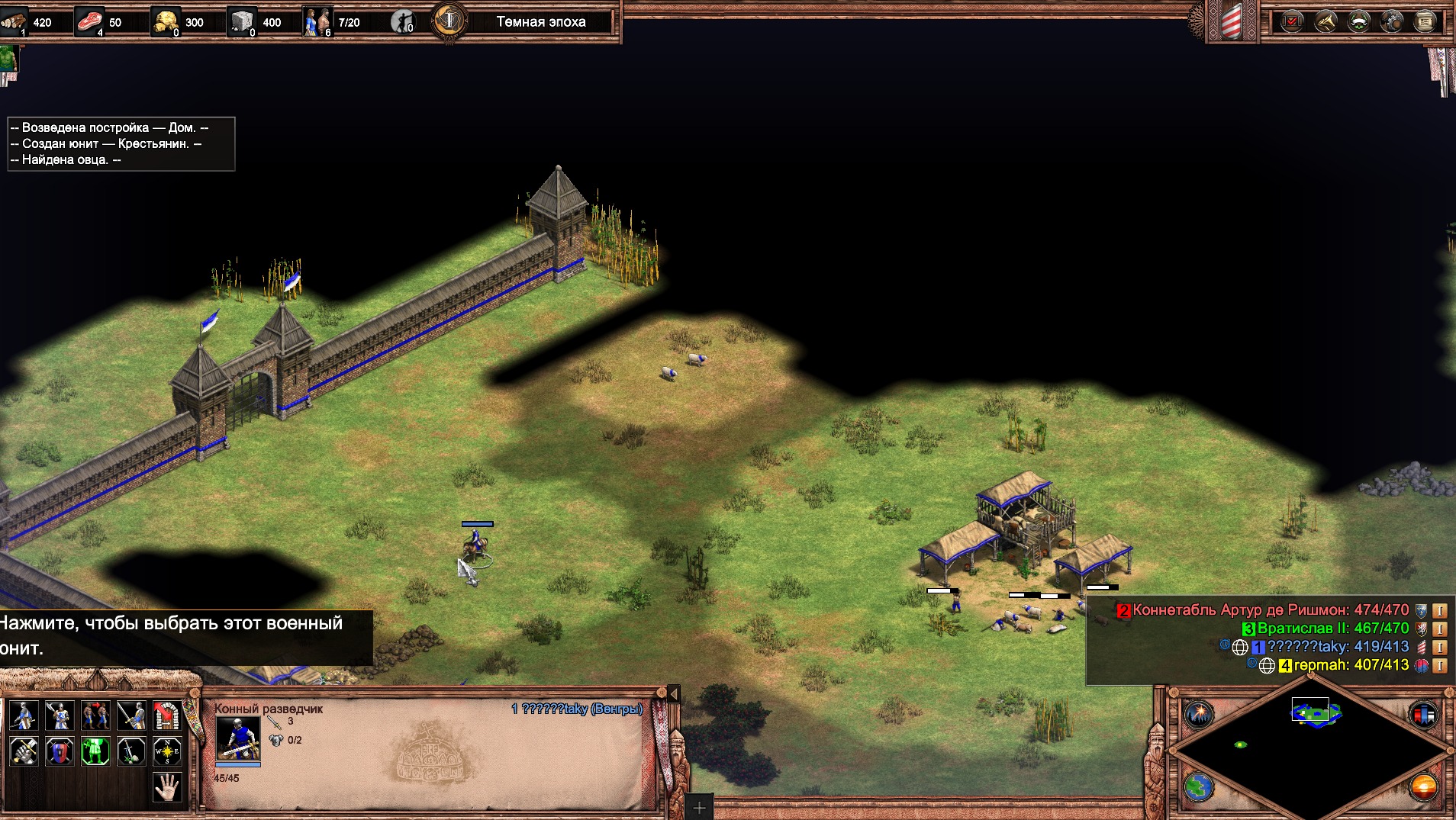
Task: Activate the minimap flare signal button
Action: [x=1199, y=715]
